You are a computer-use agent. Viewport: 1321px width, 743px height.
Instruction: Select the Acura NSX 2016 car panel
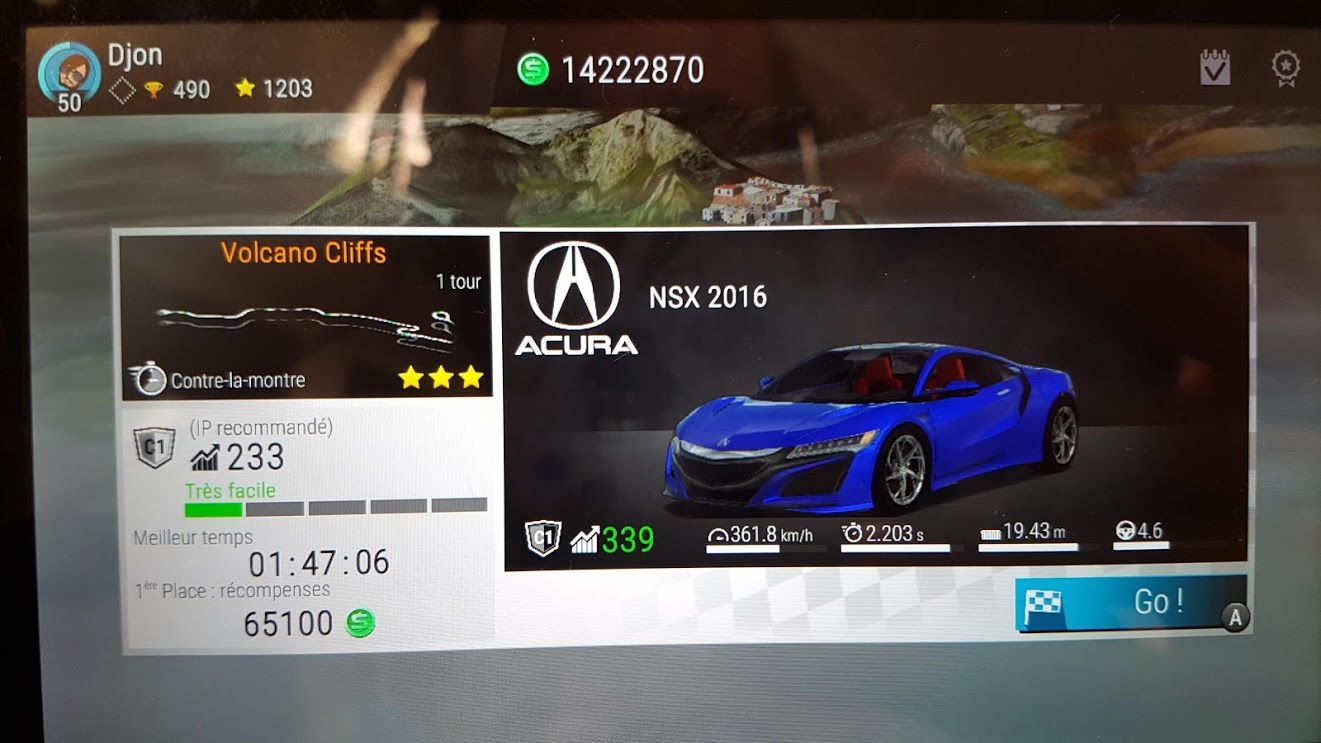(x=875, y=400)
